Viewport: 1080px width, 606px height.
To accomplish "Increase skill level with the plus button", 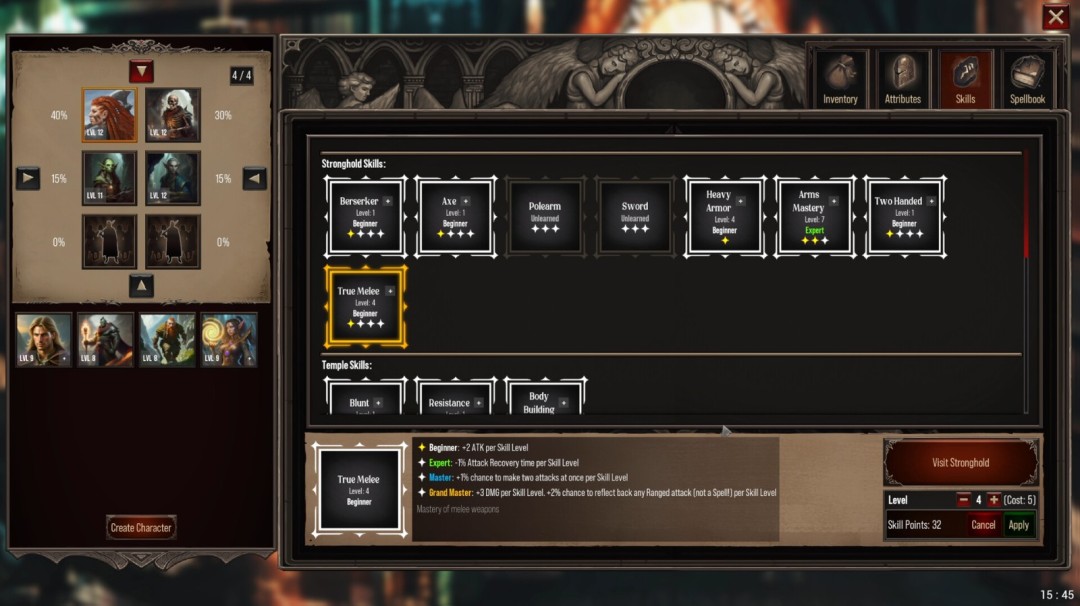I will click(994, 500).
